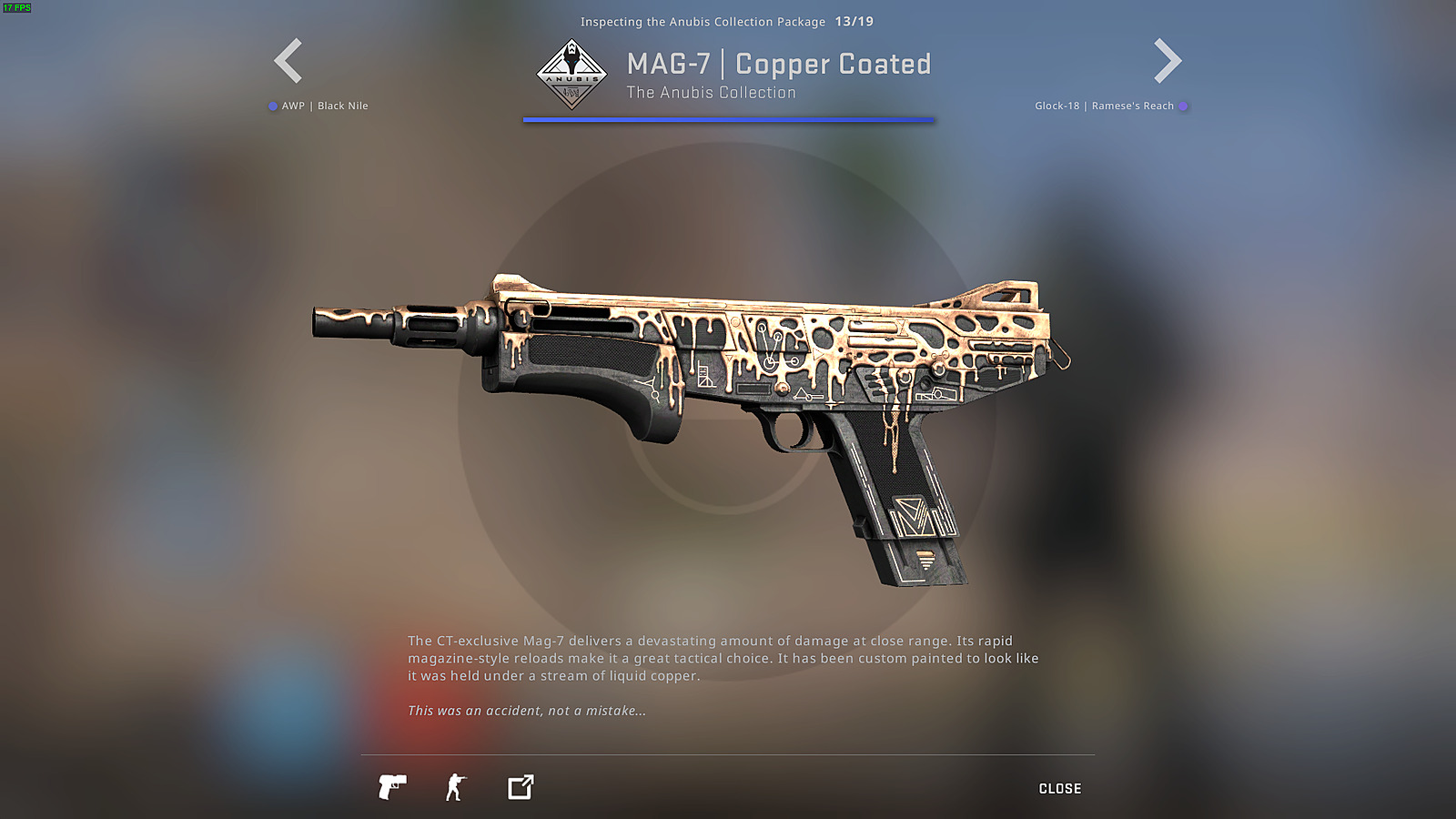Advance to the next skin with the right arrow

pos(1168,60)
